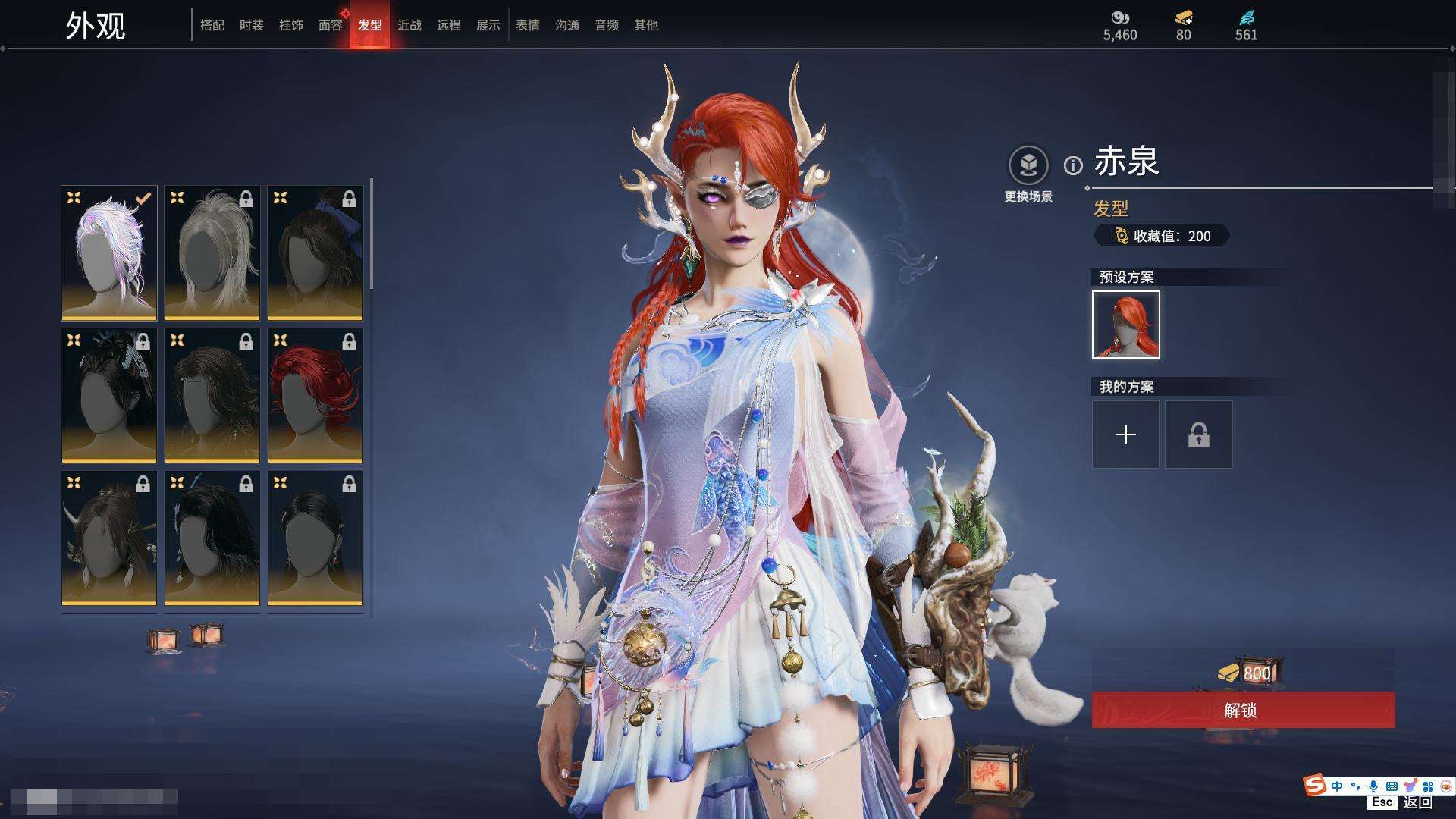Add a new custom scheme slot
Viewport: 1456px width, 819px height.
pos(1126,435)
